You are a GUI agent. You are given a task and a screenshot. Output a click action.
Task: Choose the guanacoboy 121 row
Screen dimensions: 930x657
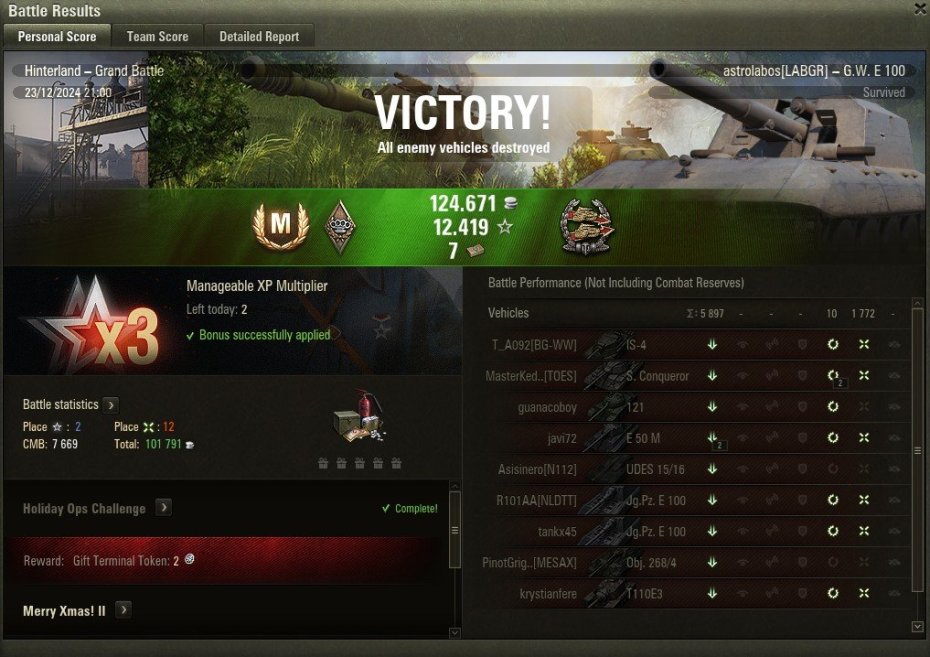[690, 408]
